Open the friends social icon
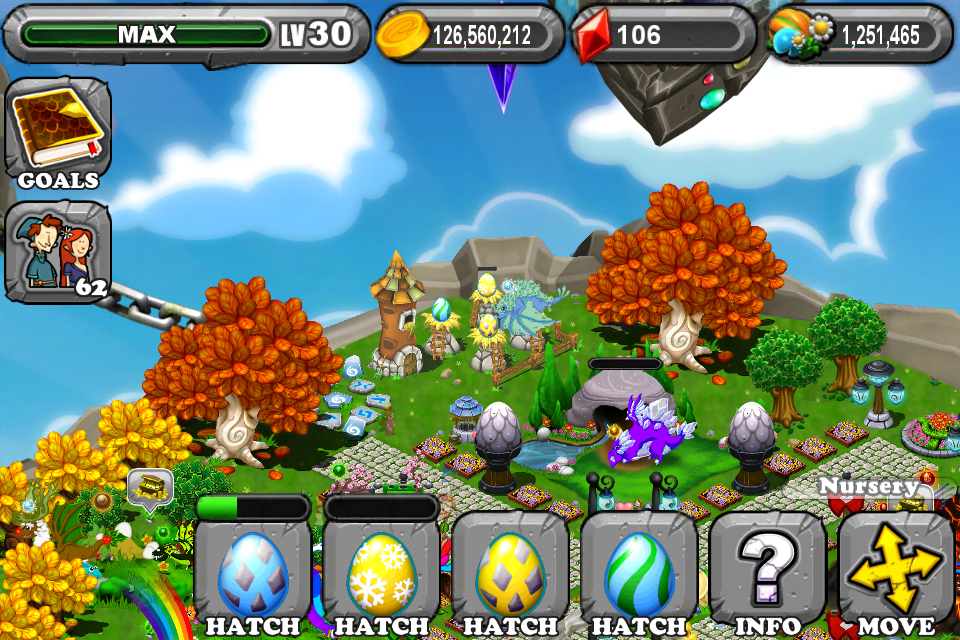This screenshot has width=960, height=640. (x=58, y=251)
